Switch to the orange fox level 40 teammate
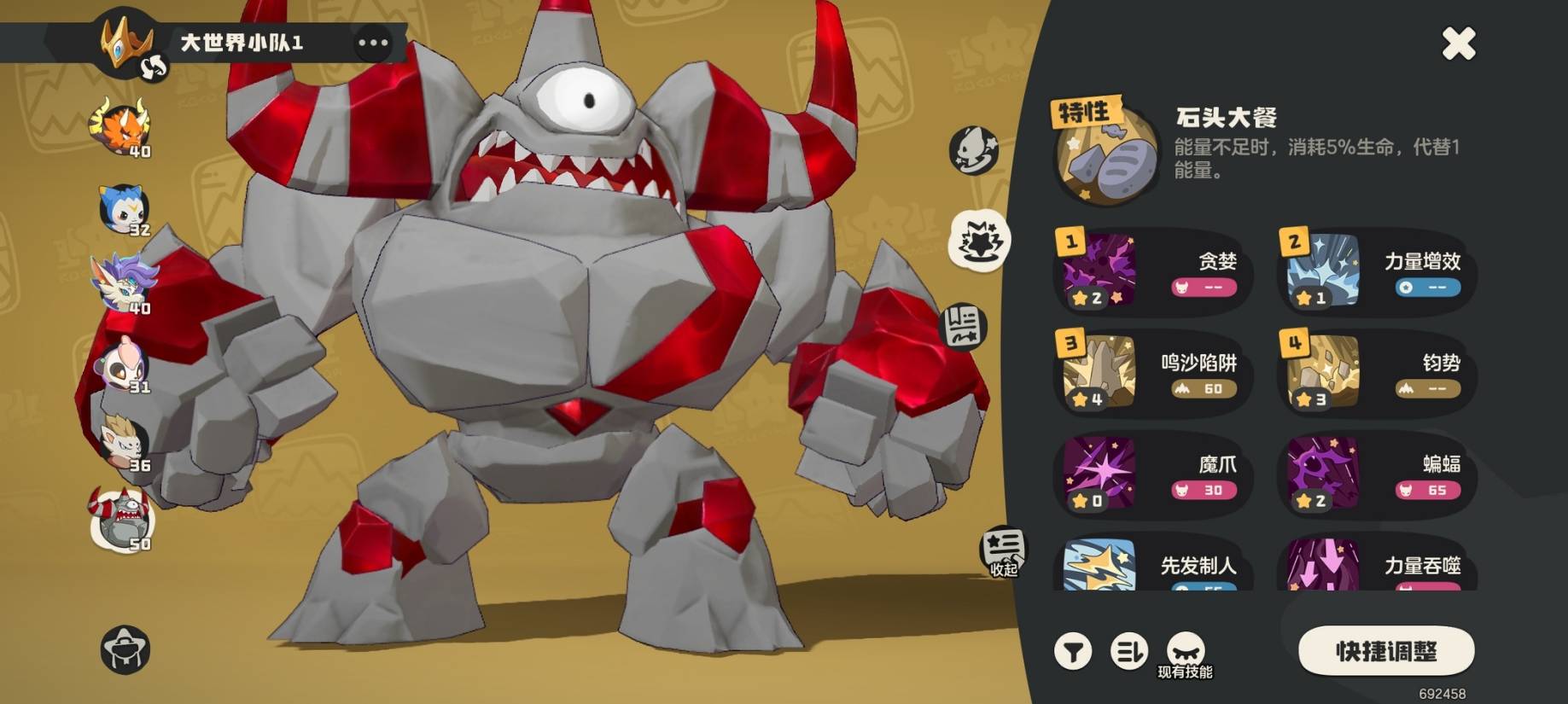This screenshot has width=1568, height=704. tap(121, 129)
